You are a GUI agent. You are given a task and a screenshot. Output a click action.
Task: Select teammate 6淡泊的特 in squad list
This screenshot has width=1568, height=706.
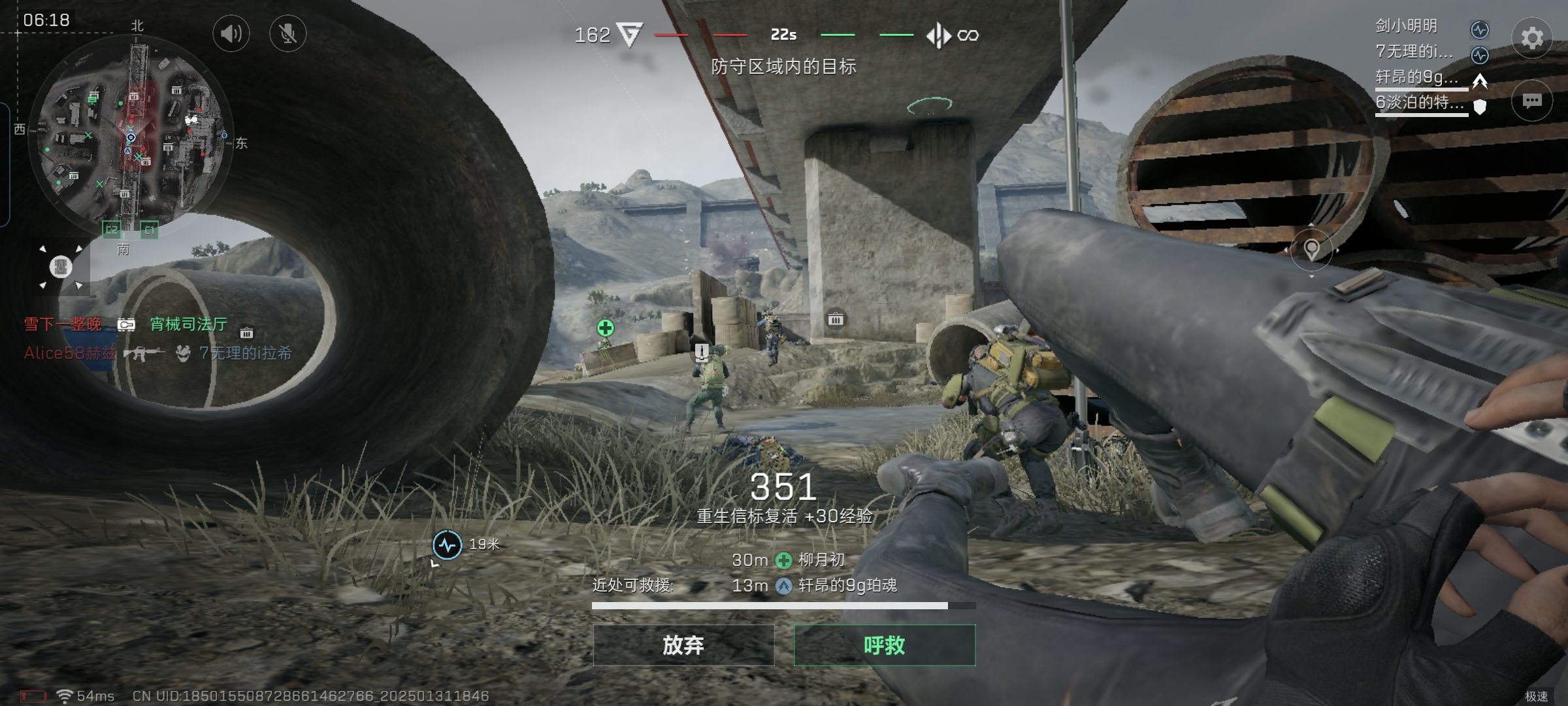click(1420, 103)
